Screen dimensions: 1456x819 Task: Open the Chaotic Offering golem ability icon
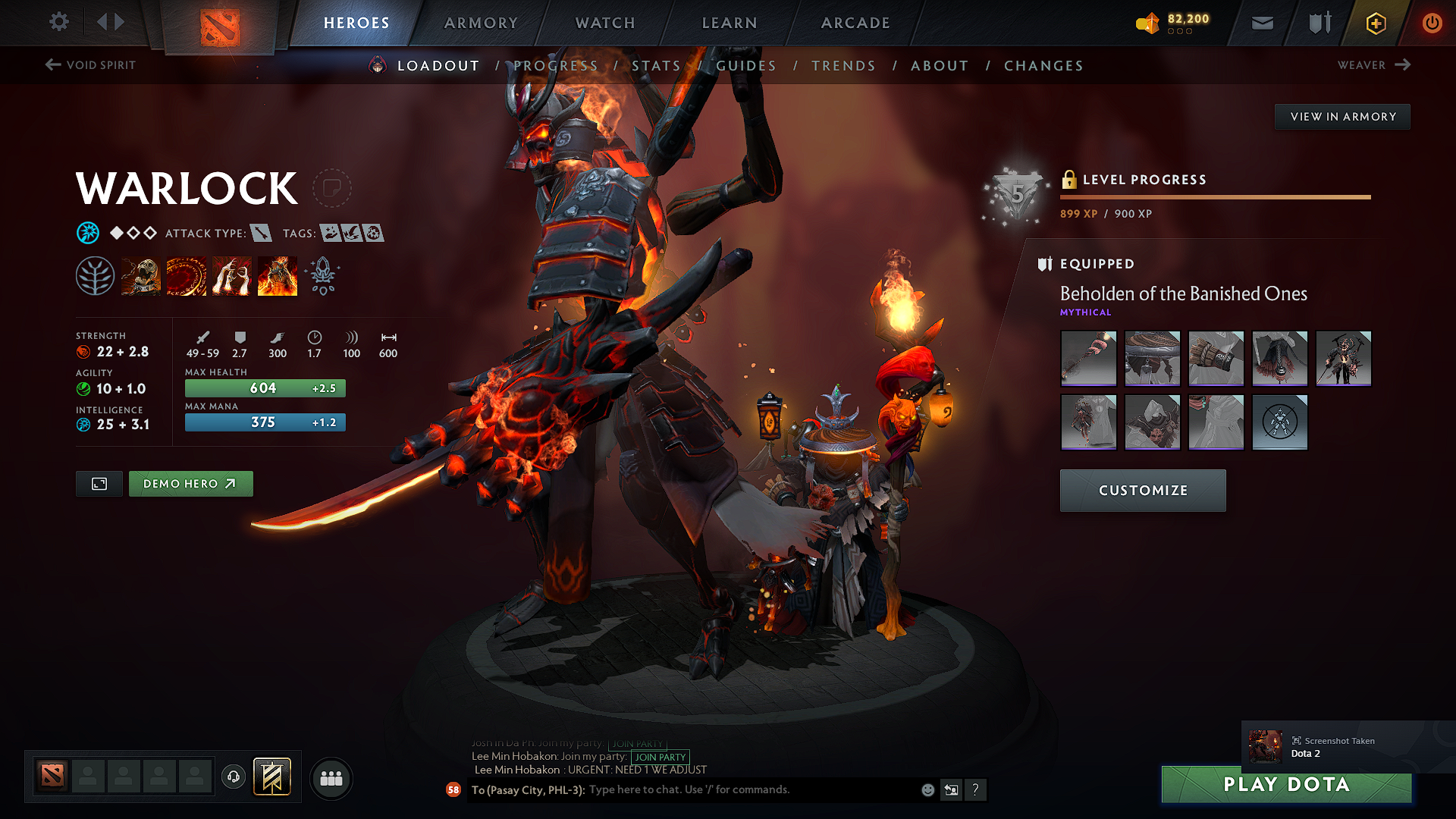point(277,275)
